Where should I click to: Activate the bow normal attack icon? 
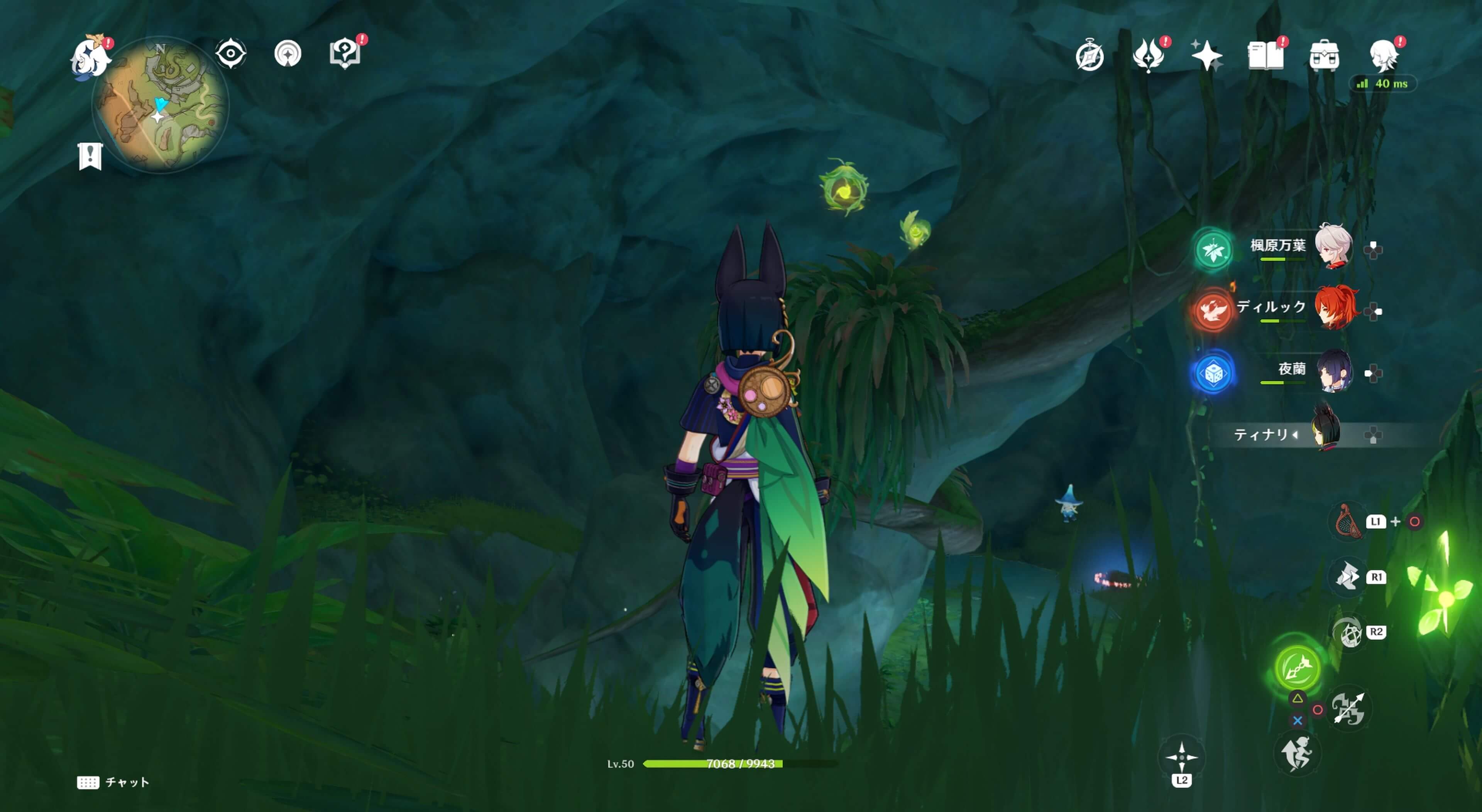(1348, 709)
